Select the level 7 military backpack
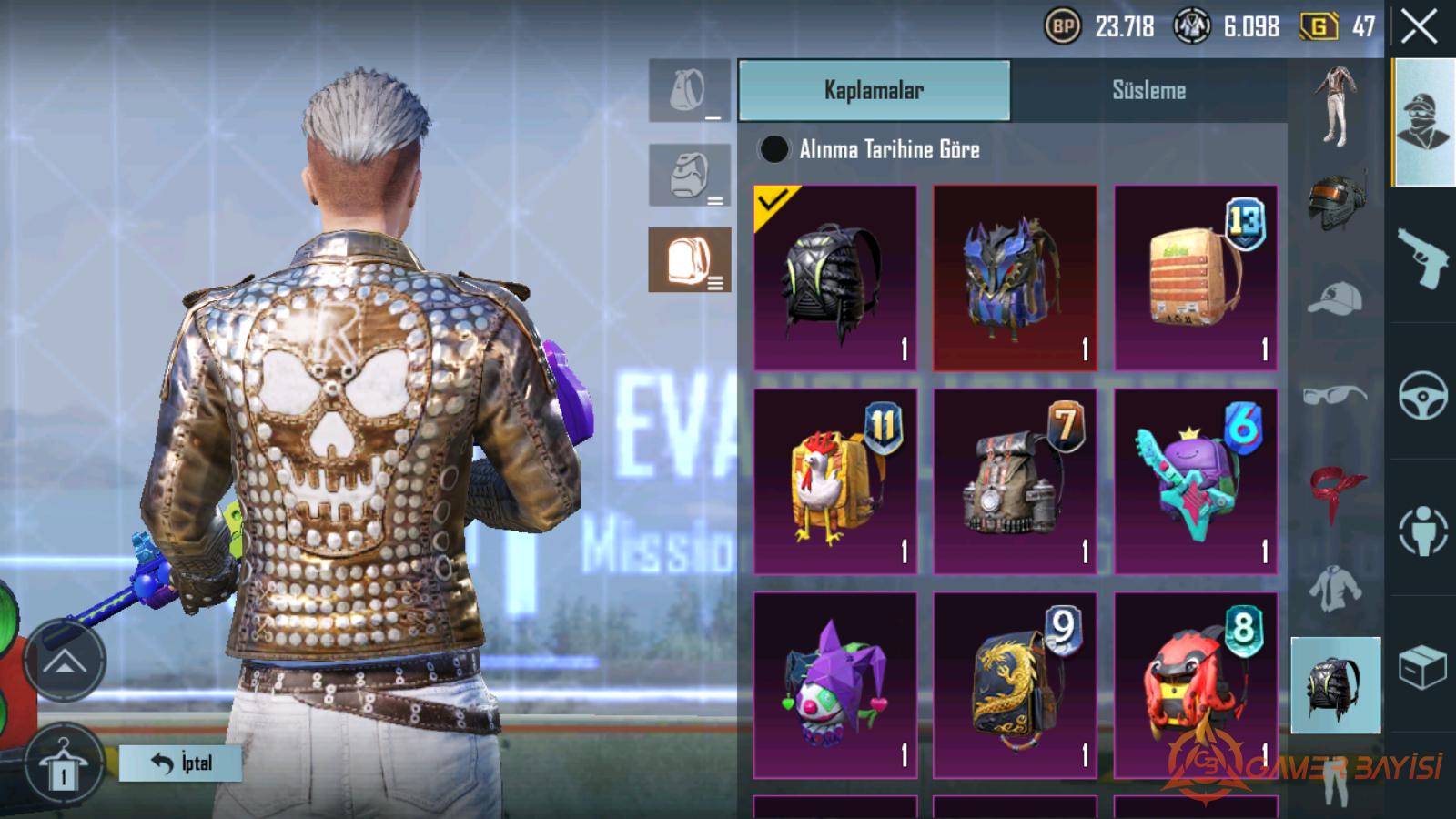The height and width of the screenshot is (819, 1456). [1015, 481]
